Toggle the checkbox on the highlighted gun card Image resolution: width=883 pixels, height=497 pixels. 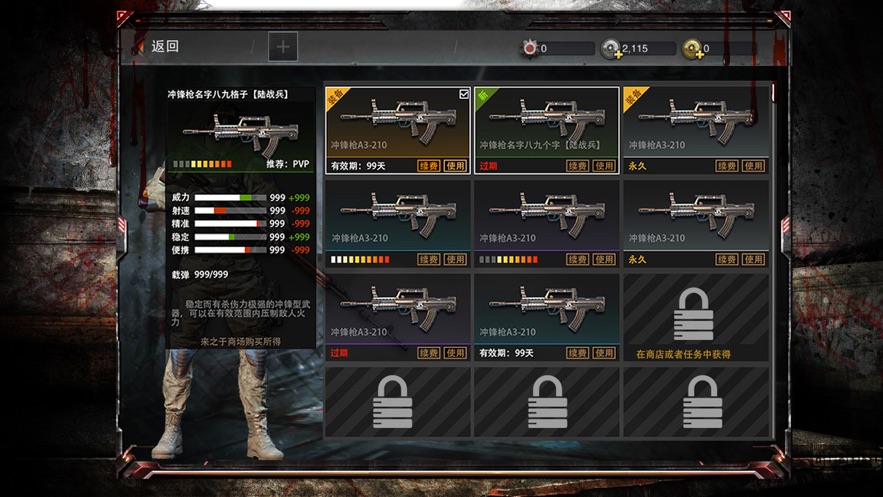point(464,94)
